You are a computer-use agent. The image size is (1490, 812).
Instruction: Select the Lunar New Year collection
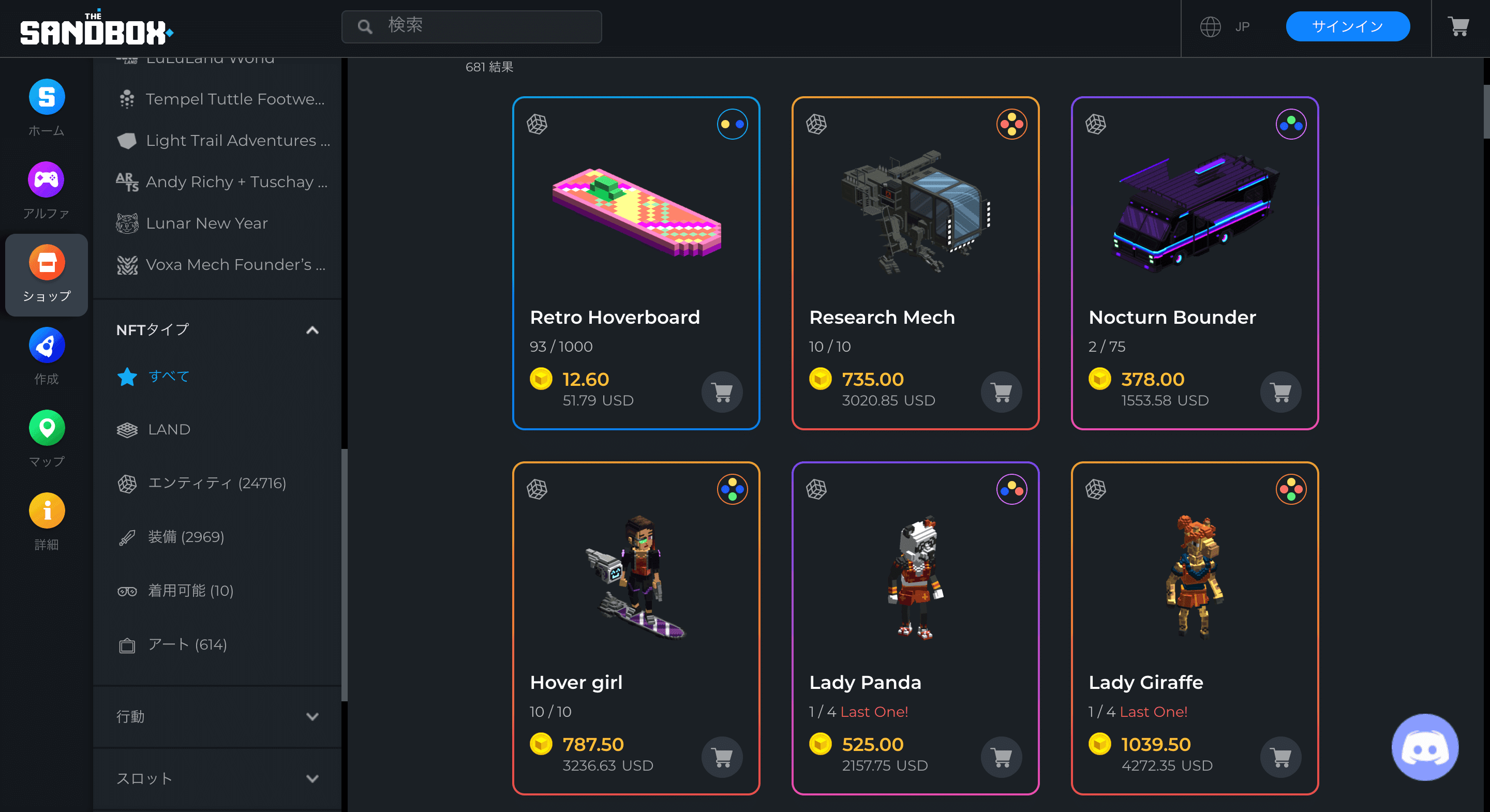point(207,223)
